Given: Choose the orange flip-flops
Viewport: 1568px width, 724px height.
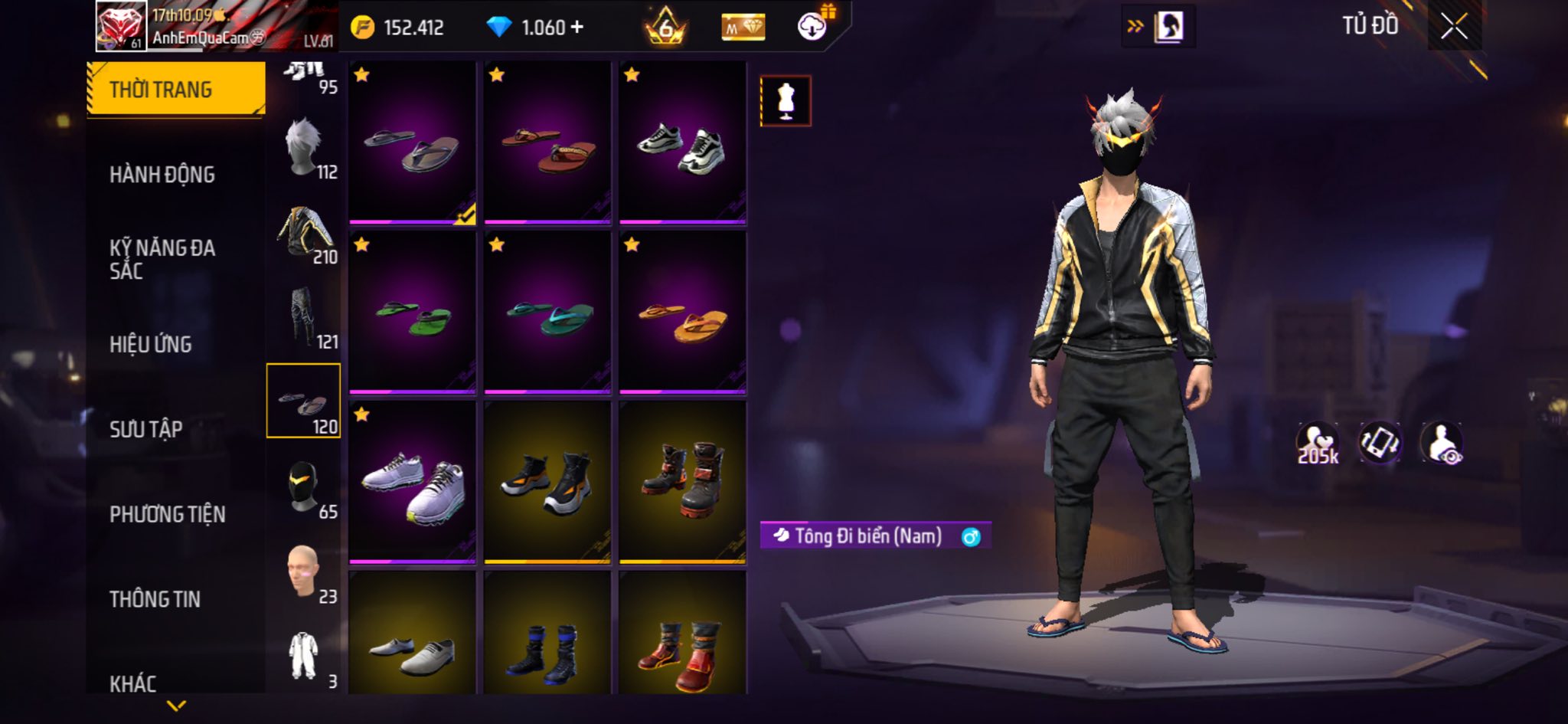Looking at the screenshot, I should 682,313.
